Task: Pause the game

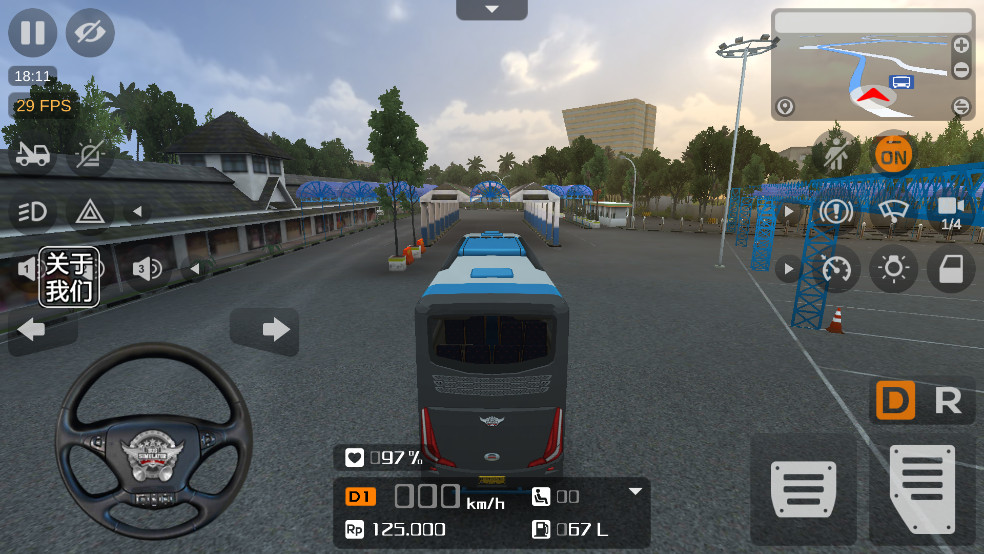Action: (33, 33)
